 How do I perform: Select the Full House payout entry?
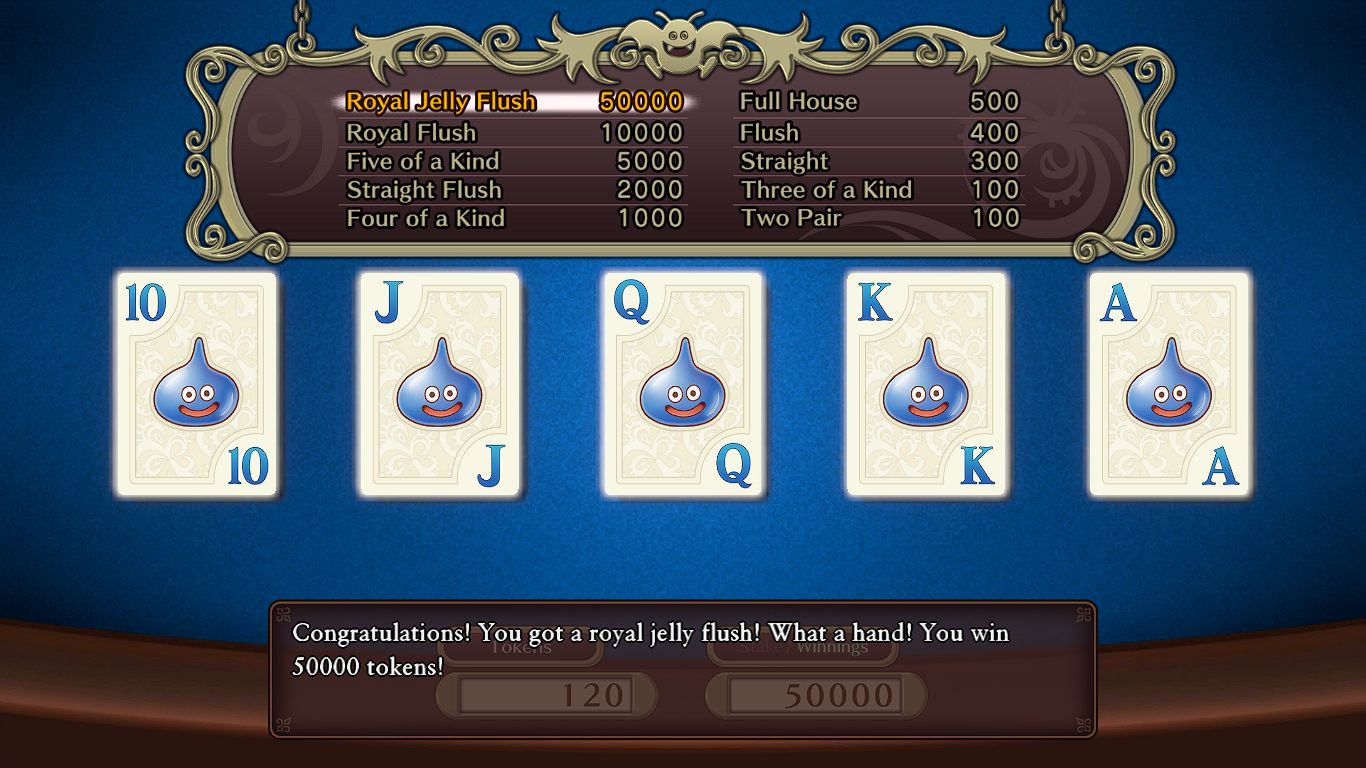coord(797,101)
